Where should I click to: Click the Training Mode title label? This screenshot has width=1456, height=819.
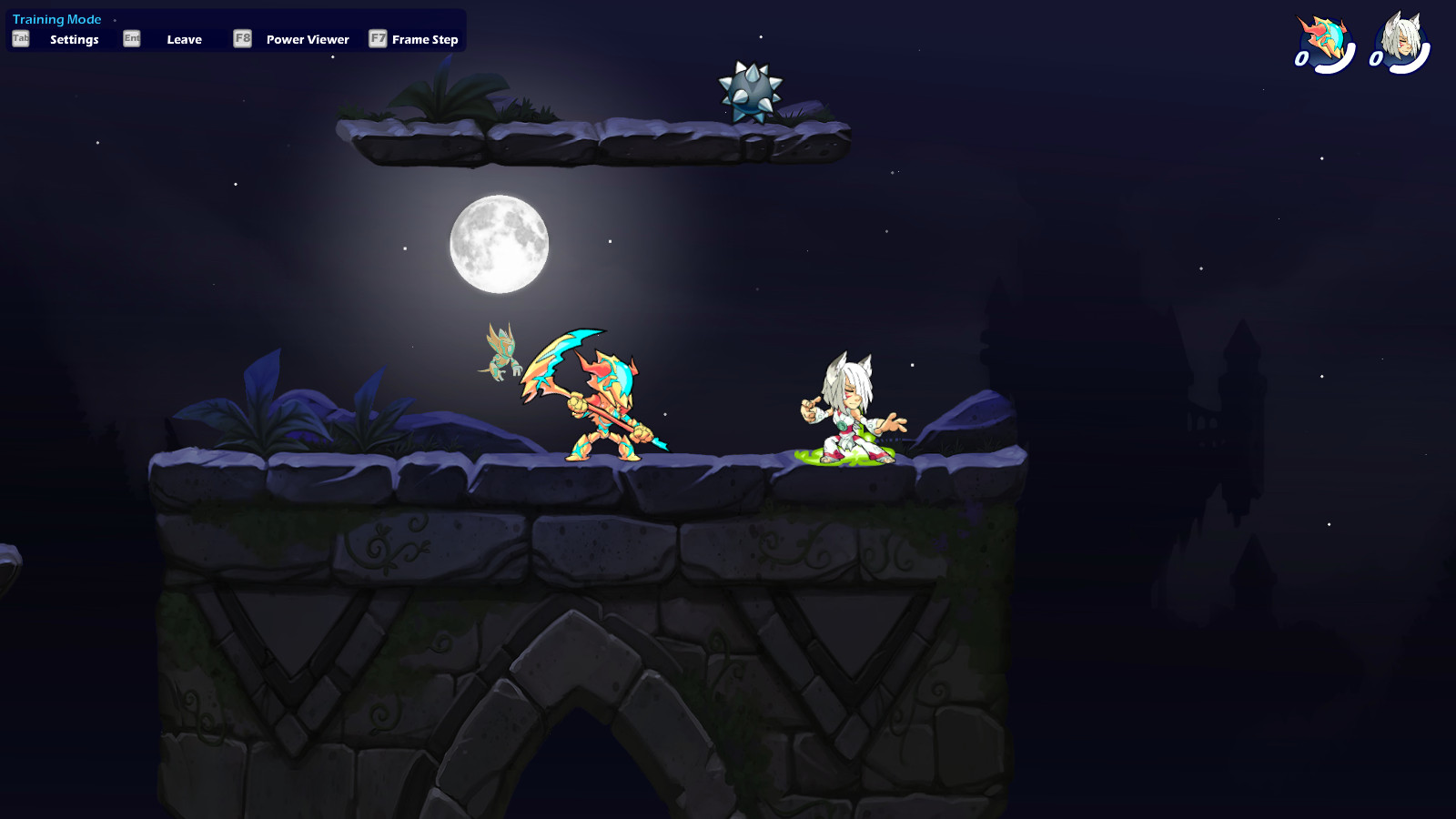click(x=56, y=18)
